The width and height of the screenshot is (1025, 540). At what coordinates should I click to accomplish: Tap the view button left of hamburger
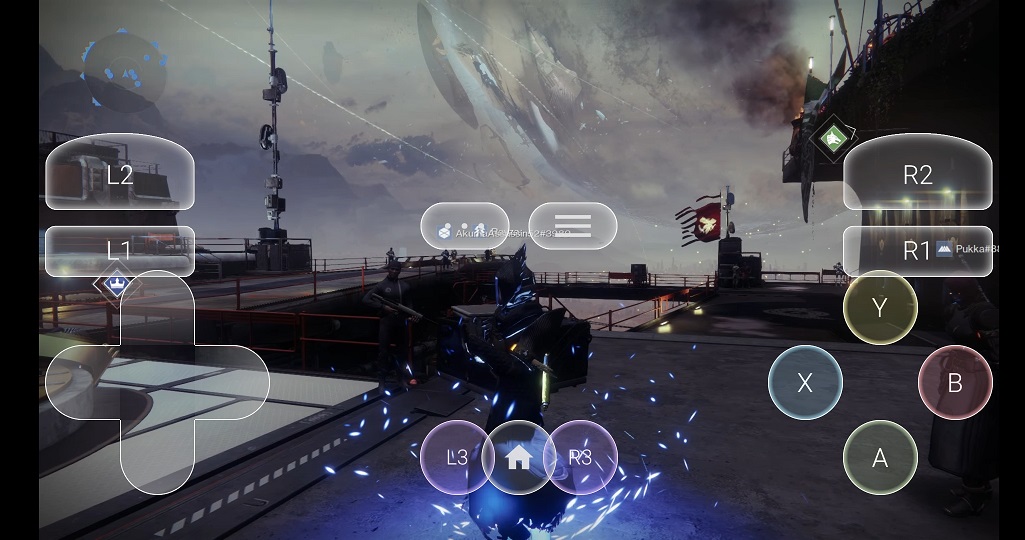pos(465,226)
